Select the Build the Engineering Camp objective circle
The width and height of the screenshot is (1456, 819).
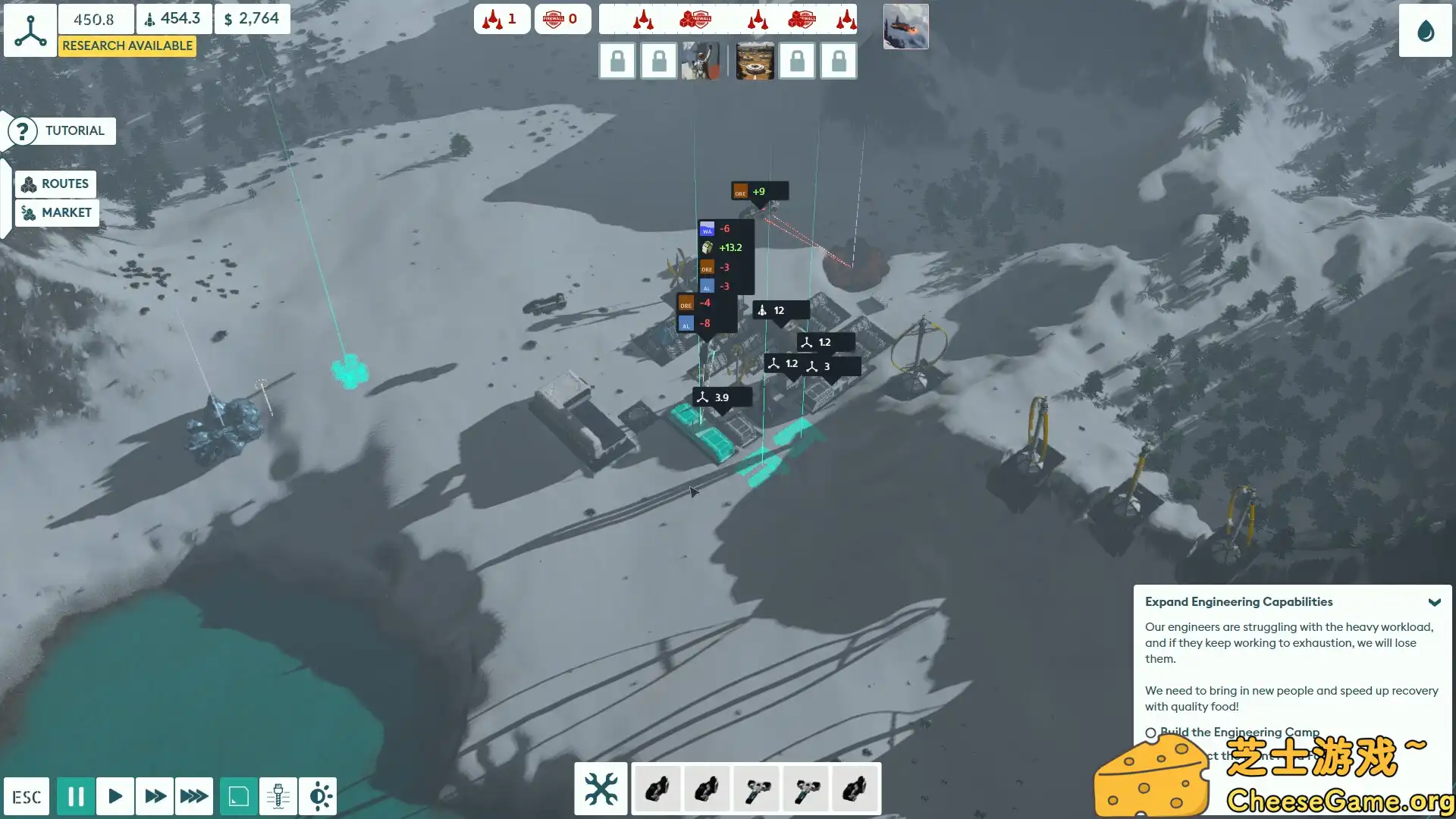point(1152,733)
